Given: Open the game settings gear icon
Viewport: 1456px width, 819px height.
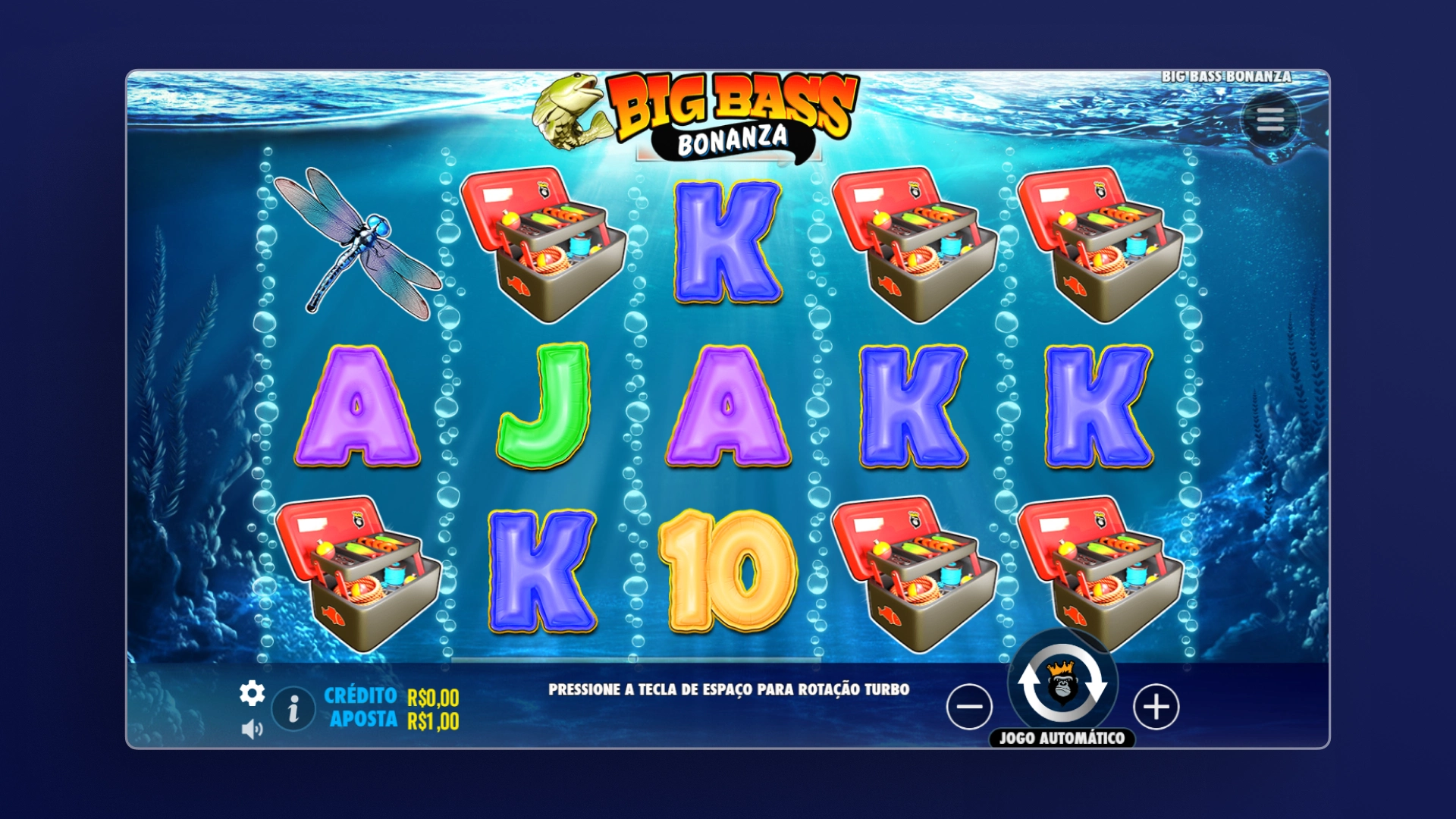Looking at the screenshot, I should point(251,692).
